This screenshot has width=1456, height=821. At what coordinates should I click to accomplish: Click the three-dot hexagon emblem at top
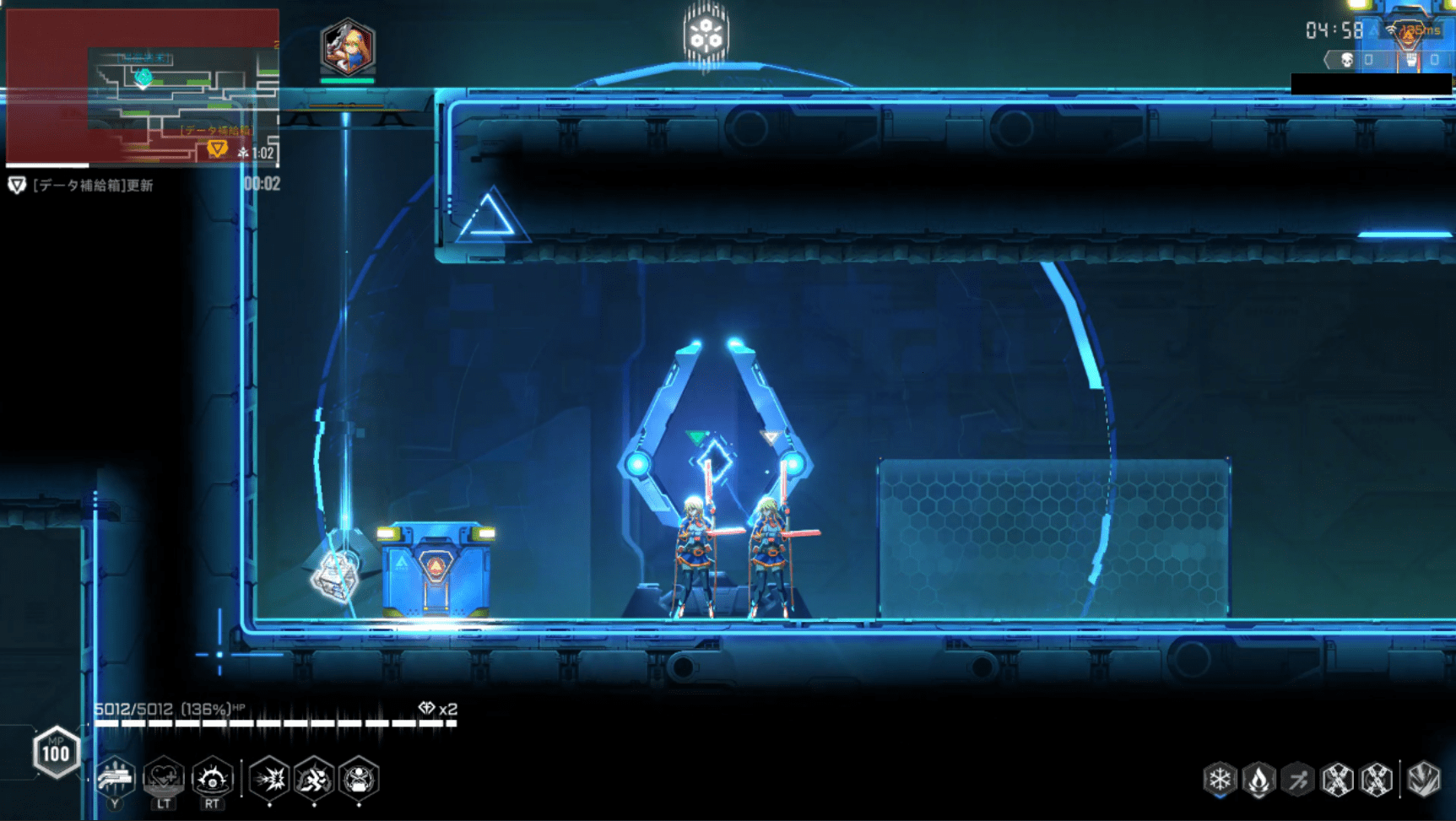[x=706, y=34]
